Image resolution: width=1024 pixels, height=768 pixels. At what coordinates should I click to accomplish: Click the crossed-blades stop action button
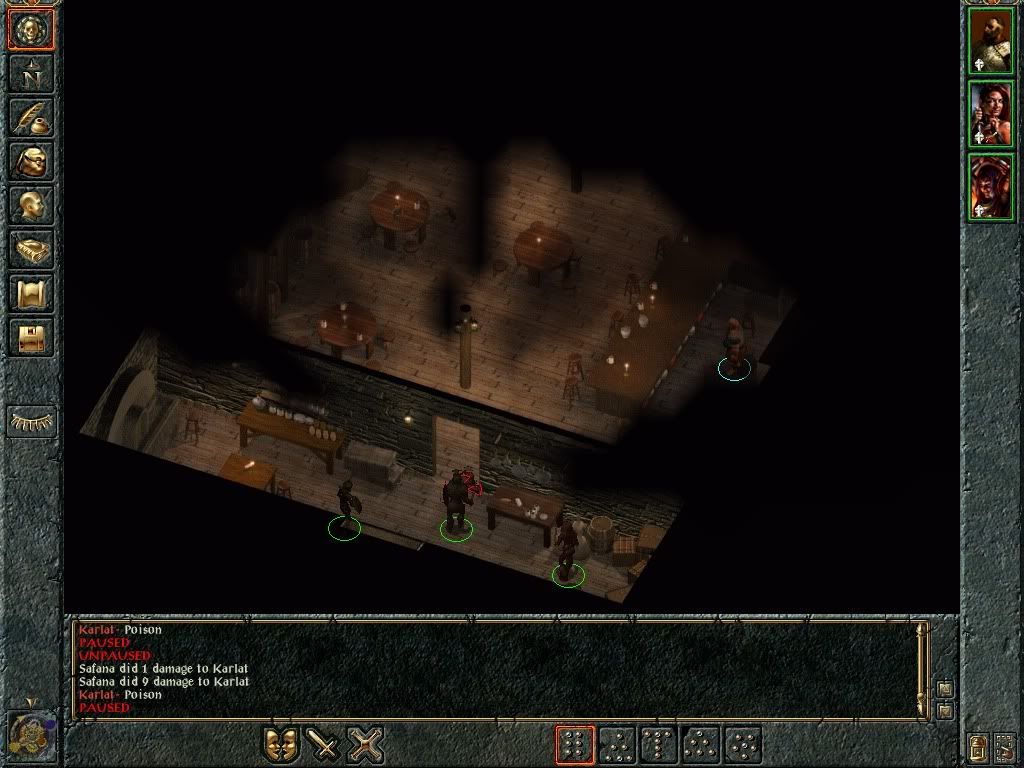click(366, 744)
